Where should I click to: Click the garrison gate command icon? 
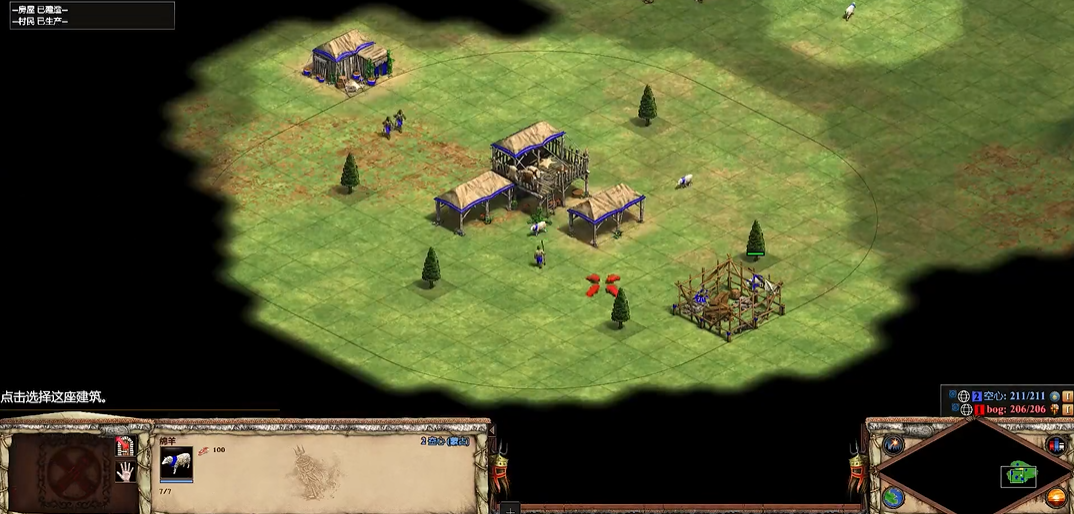tap(124, 445)
